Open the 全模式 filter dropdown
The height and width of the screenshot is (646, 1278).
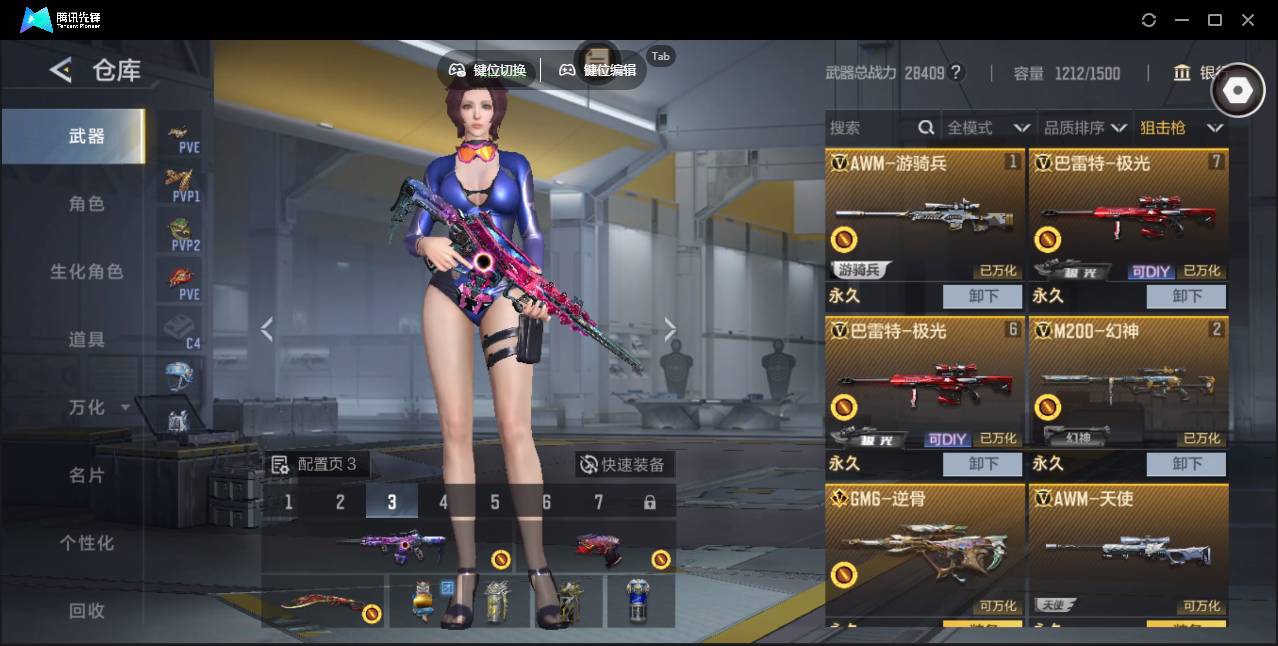pyautogui.click(x=987, y=128)
